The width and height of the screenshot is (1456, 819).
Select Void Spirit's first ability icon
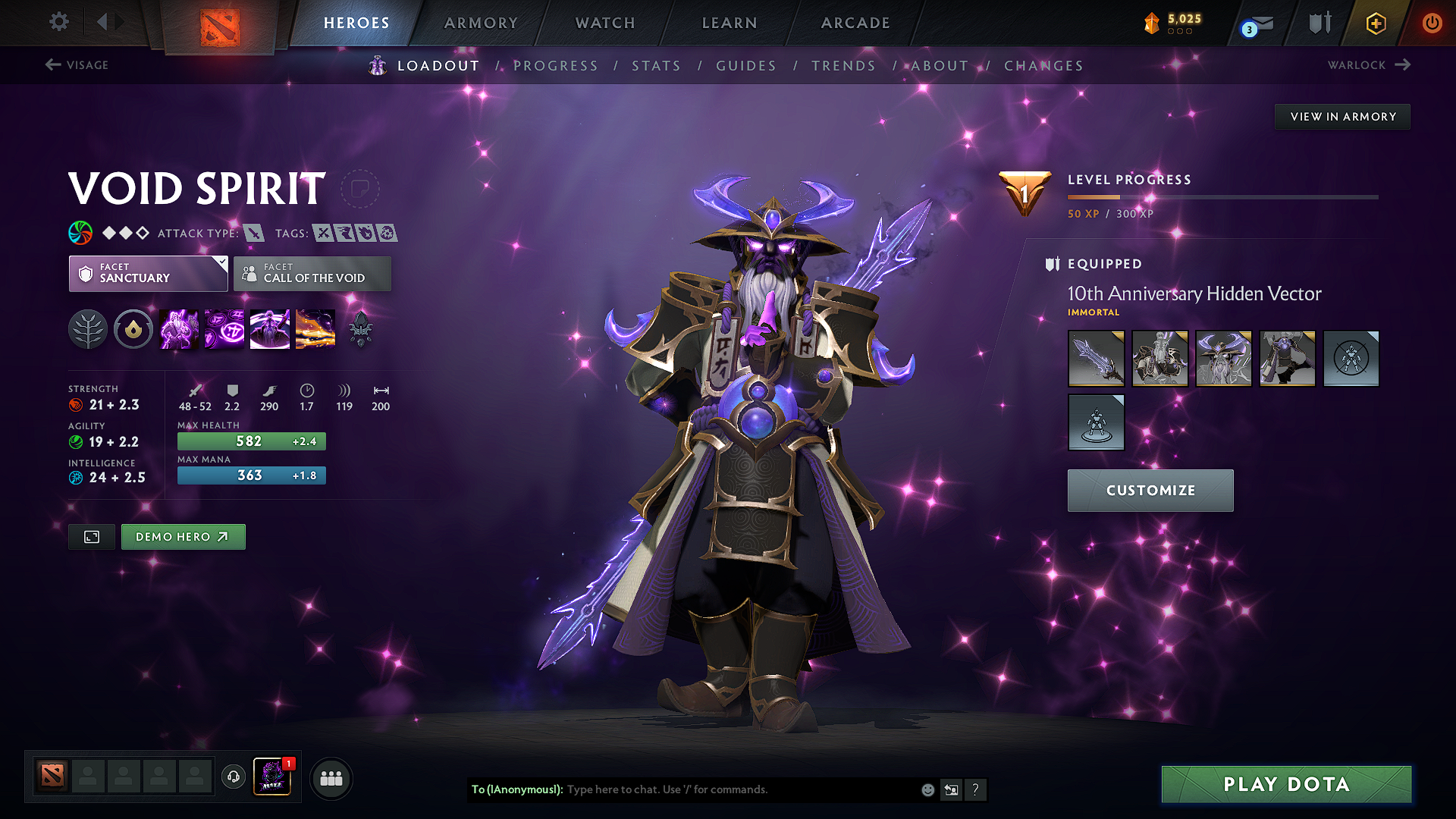(x=179, y=328)
